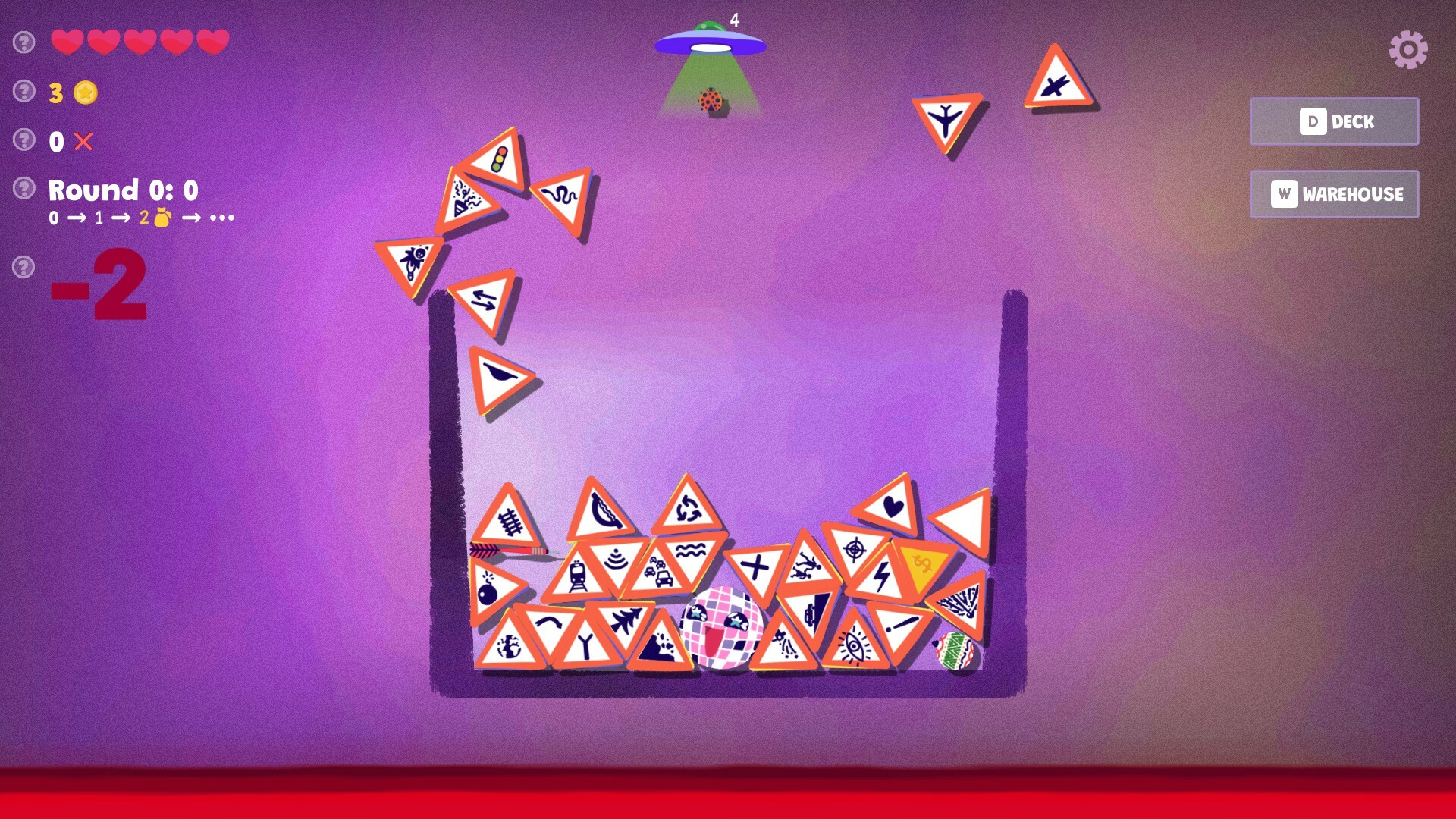Viewport: 1456px width, 819px height.
Task: Click the help icon beside the hearts row
Action: pos(24,42)
